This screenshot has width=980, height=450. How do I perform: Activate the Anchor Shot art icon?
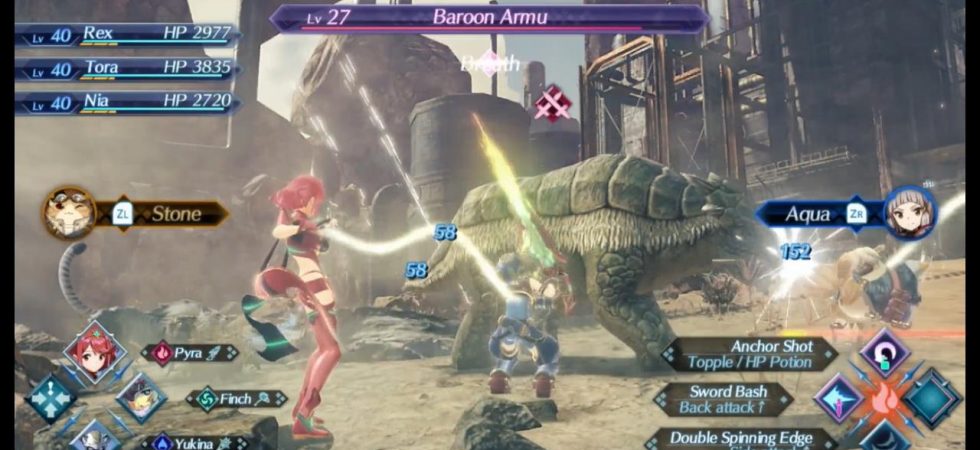pos(884,353)
